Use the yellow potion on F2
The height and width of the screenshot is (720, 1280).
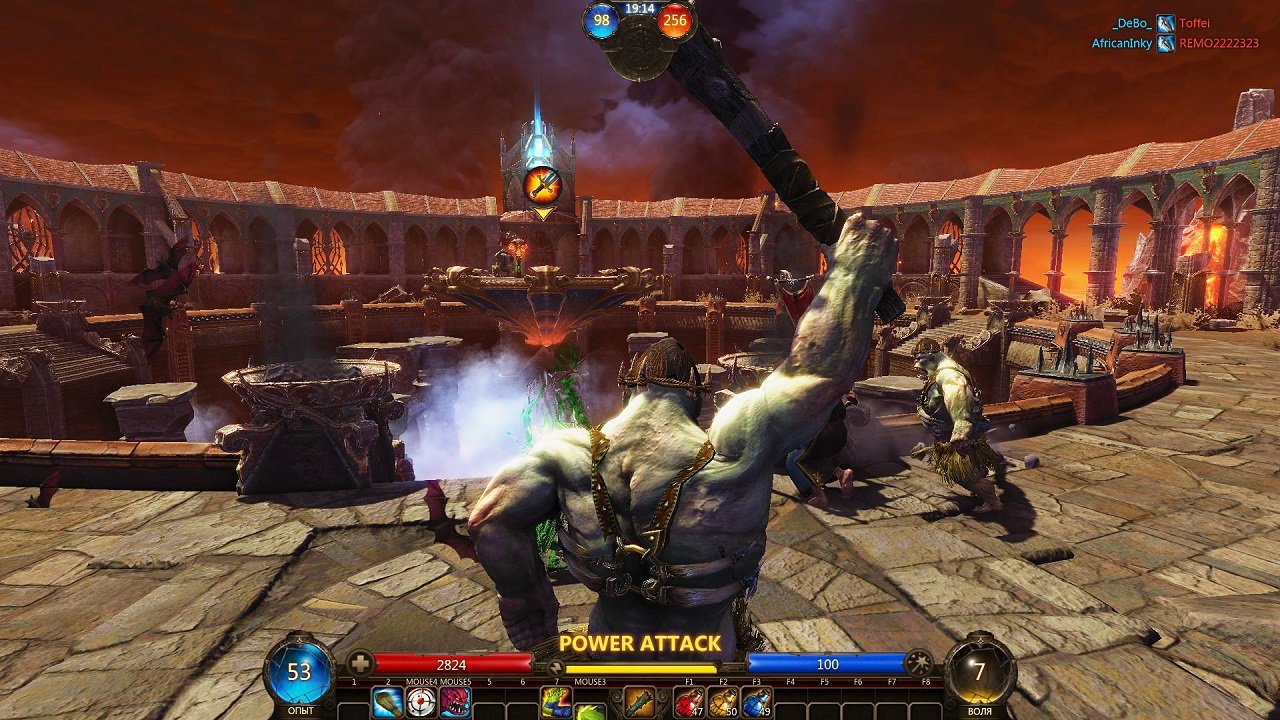pyautogui.click(x=723, y=703)
